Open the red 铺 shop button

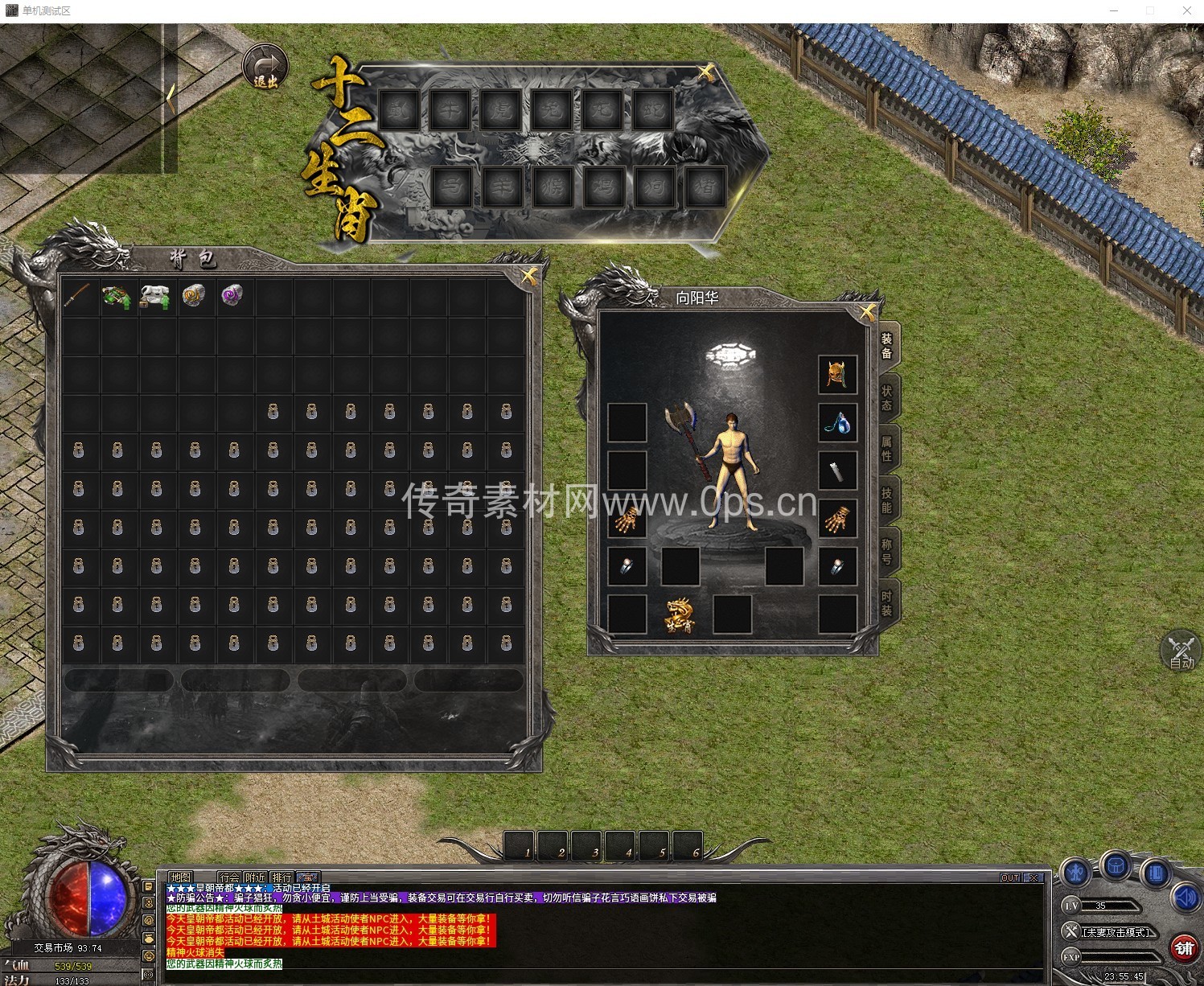coord(1184,948)
